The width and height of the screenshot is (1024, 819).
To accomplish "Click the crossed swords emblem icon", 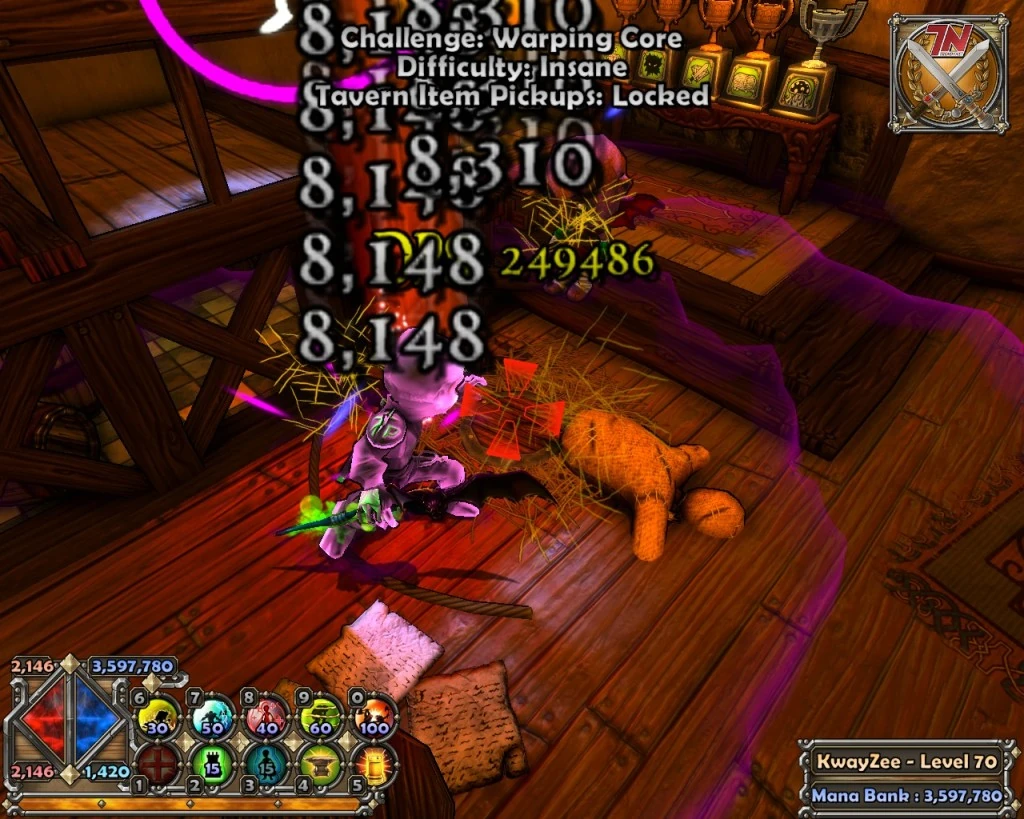I will 948,73.
